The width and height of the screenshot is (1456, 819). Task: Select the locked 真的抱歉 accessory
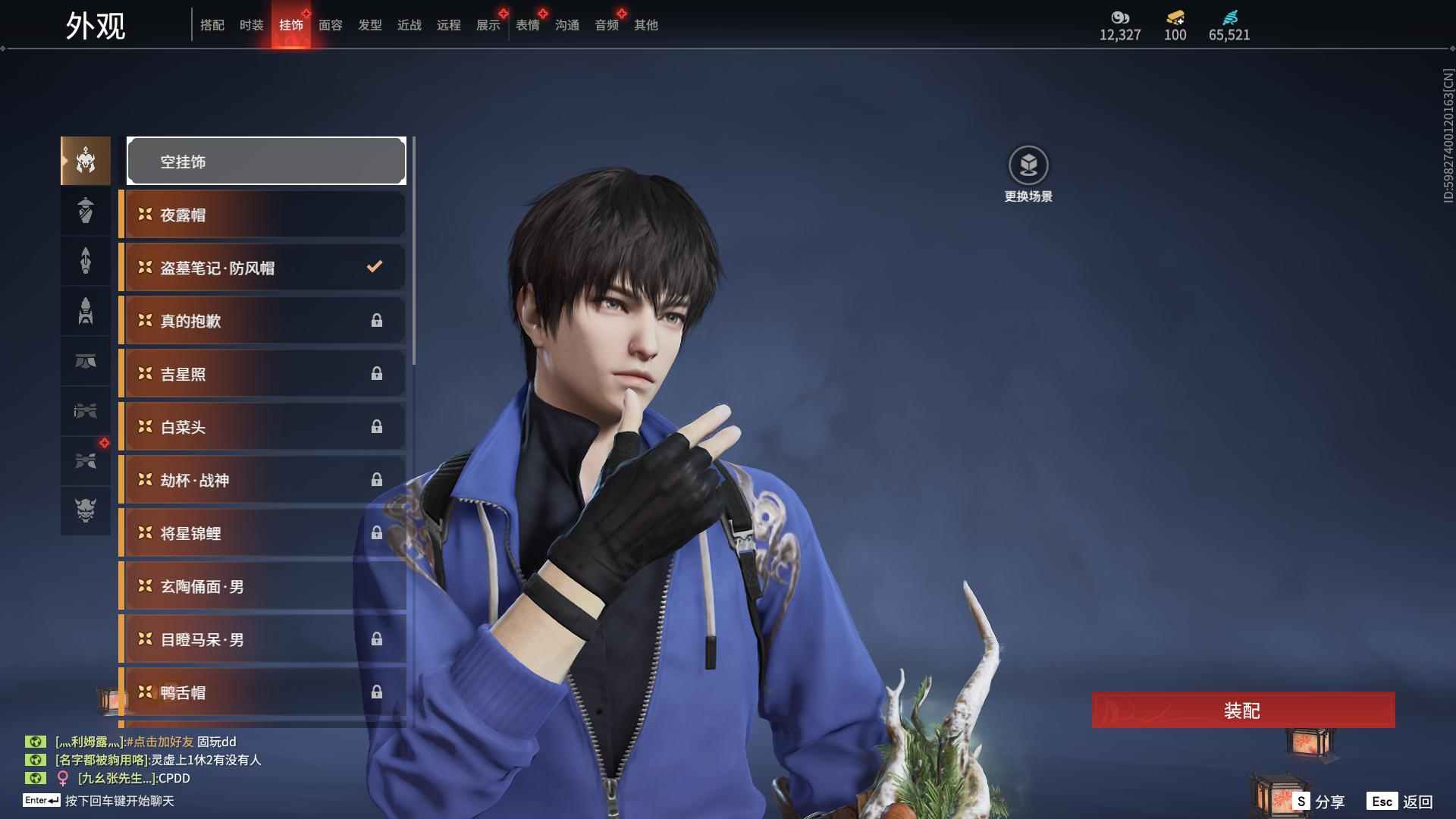262,321
